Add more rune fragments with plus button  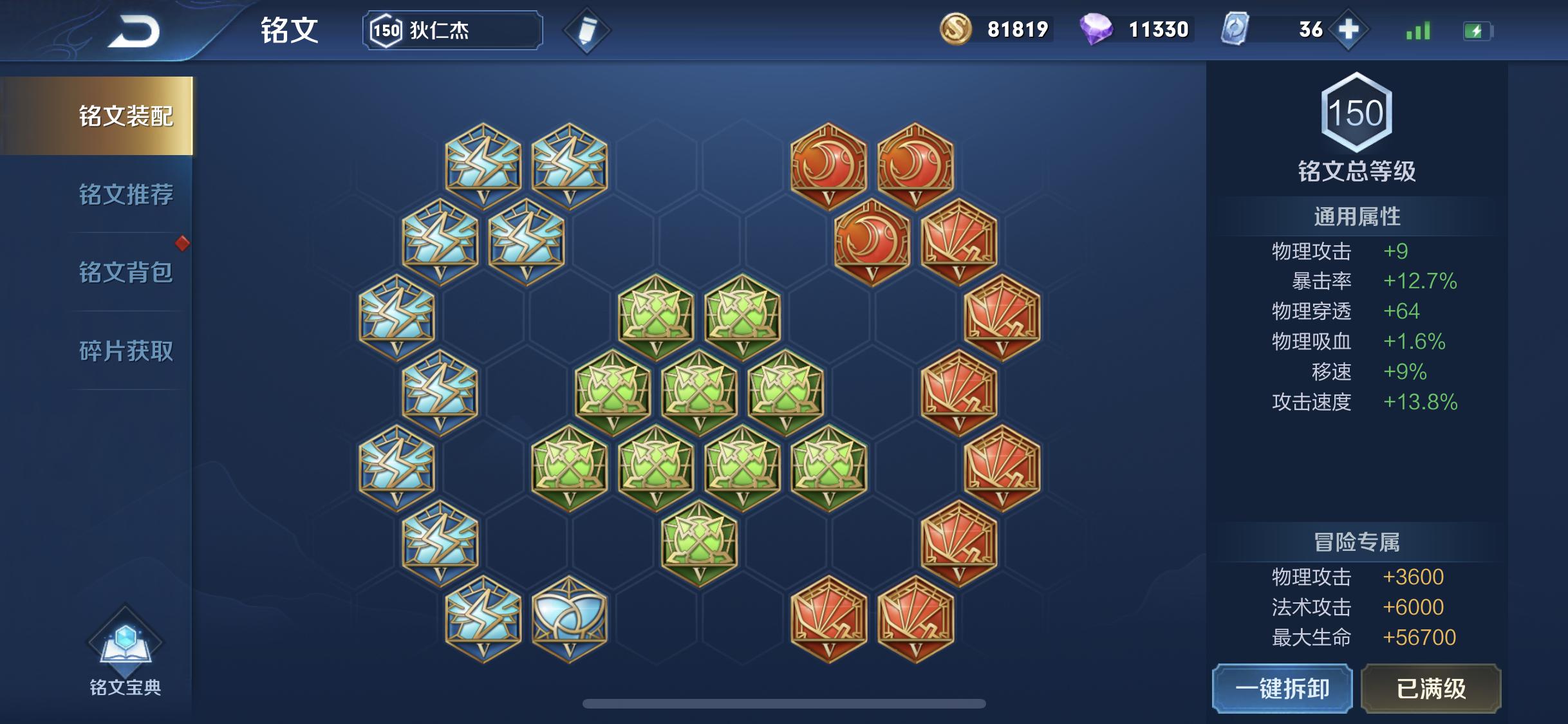[1348, 30]
